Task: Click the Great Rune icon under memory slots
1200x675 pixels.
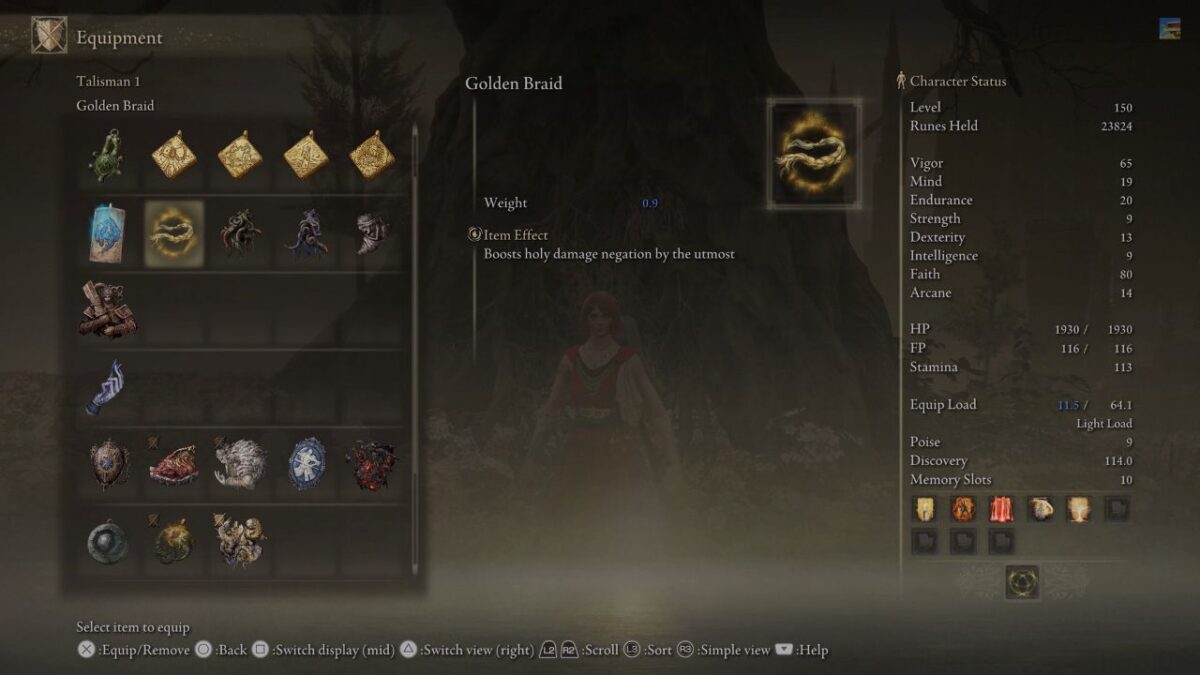Action: click(1022, 582)
